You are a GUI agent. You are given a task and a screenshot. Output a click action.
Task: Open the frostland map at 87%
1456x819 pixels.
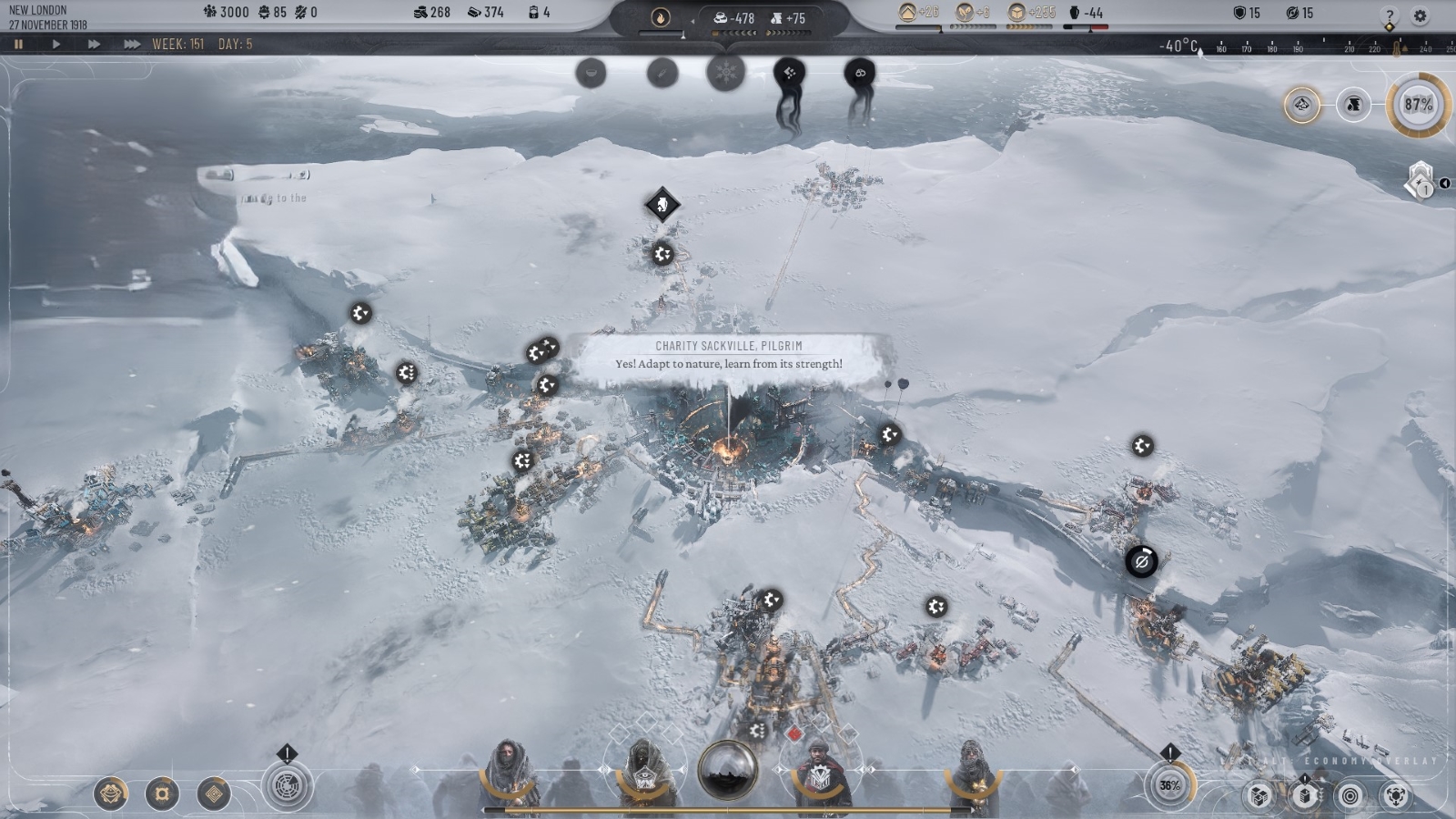click(x=1418, y=105)
